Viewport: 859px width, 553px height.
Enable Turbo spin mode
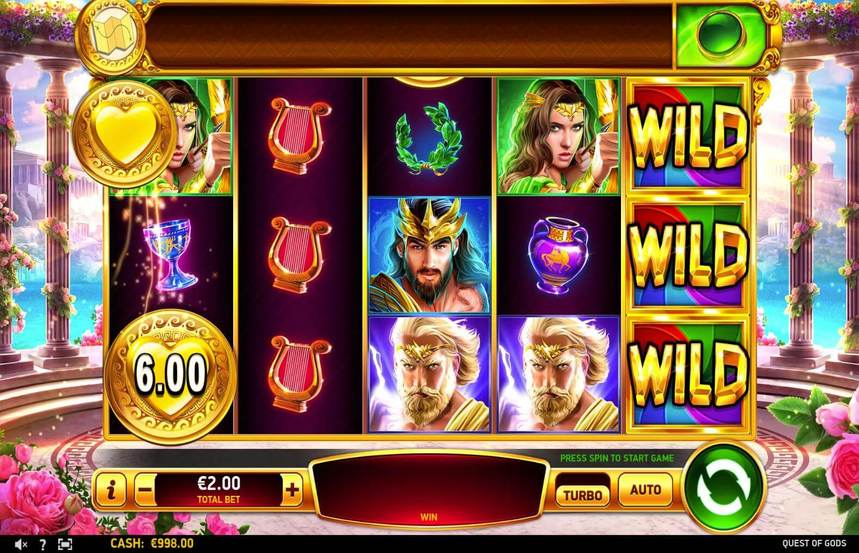(582, 493)
